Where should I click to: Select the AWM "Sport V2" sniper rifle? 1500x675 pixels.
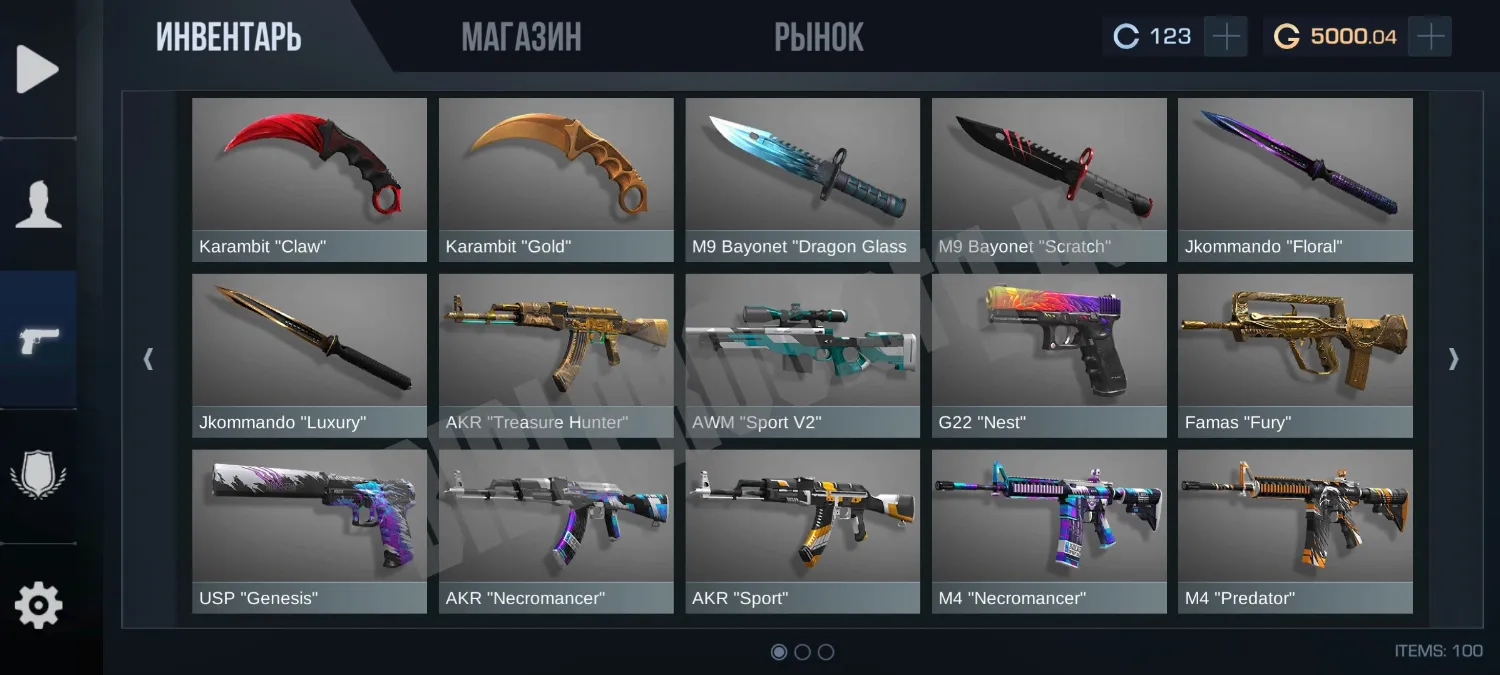(x=802, y=355)
